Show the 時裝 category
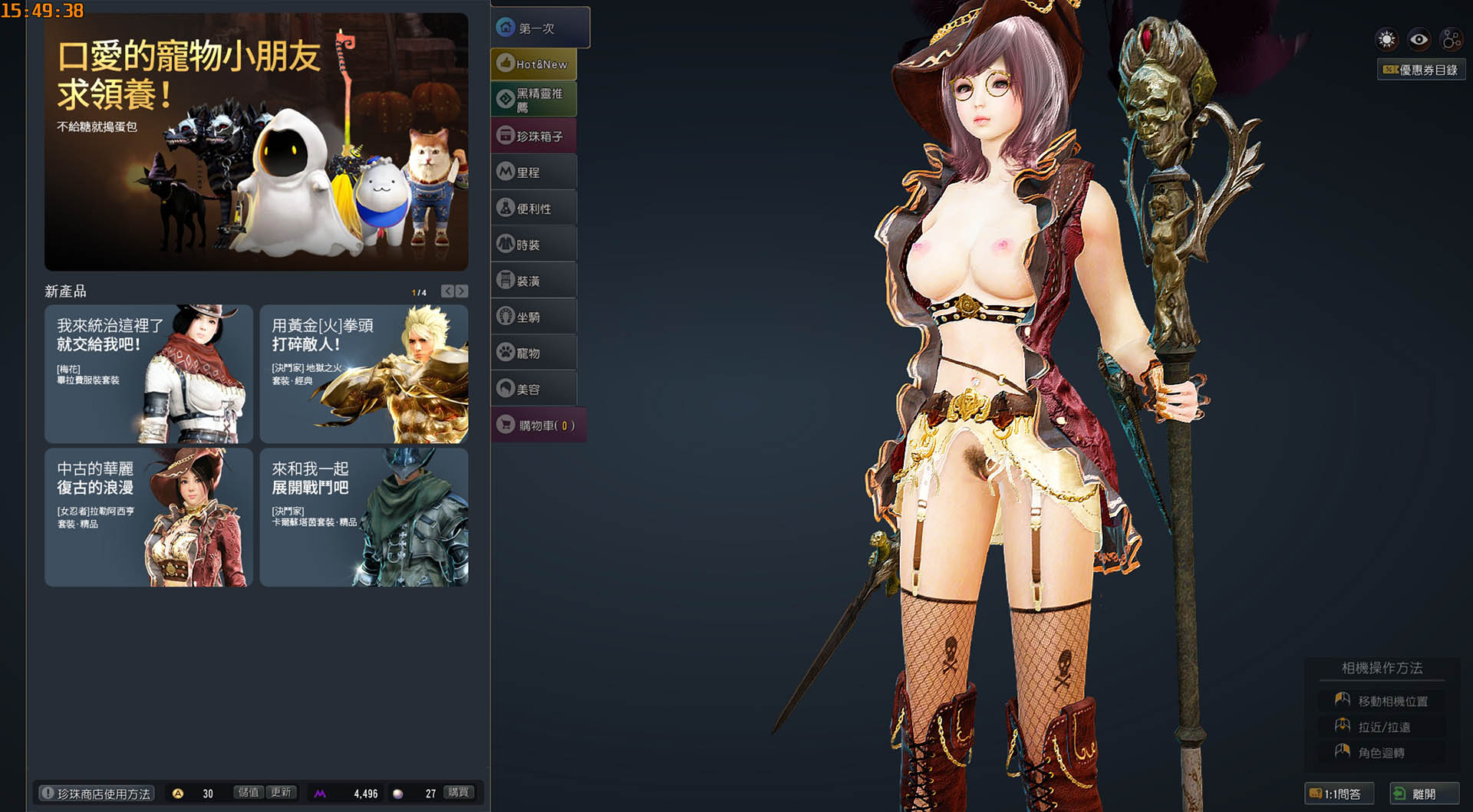The image size is (1473, 812). (x=534, y=245)
